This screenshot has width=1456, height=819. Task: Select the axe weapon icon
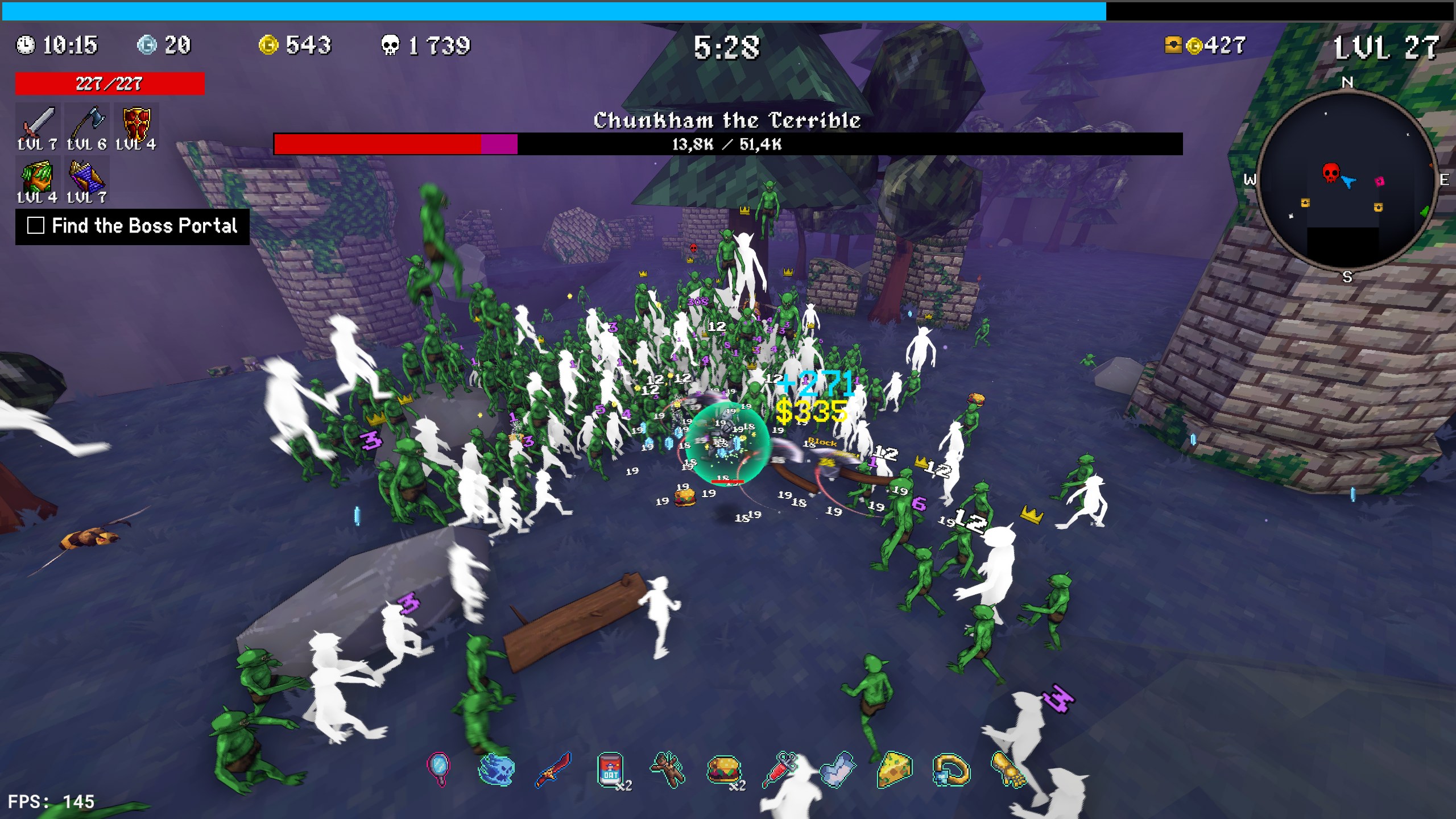coord(87,122)
